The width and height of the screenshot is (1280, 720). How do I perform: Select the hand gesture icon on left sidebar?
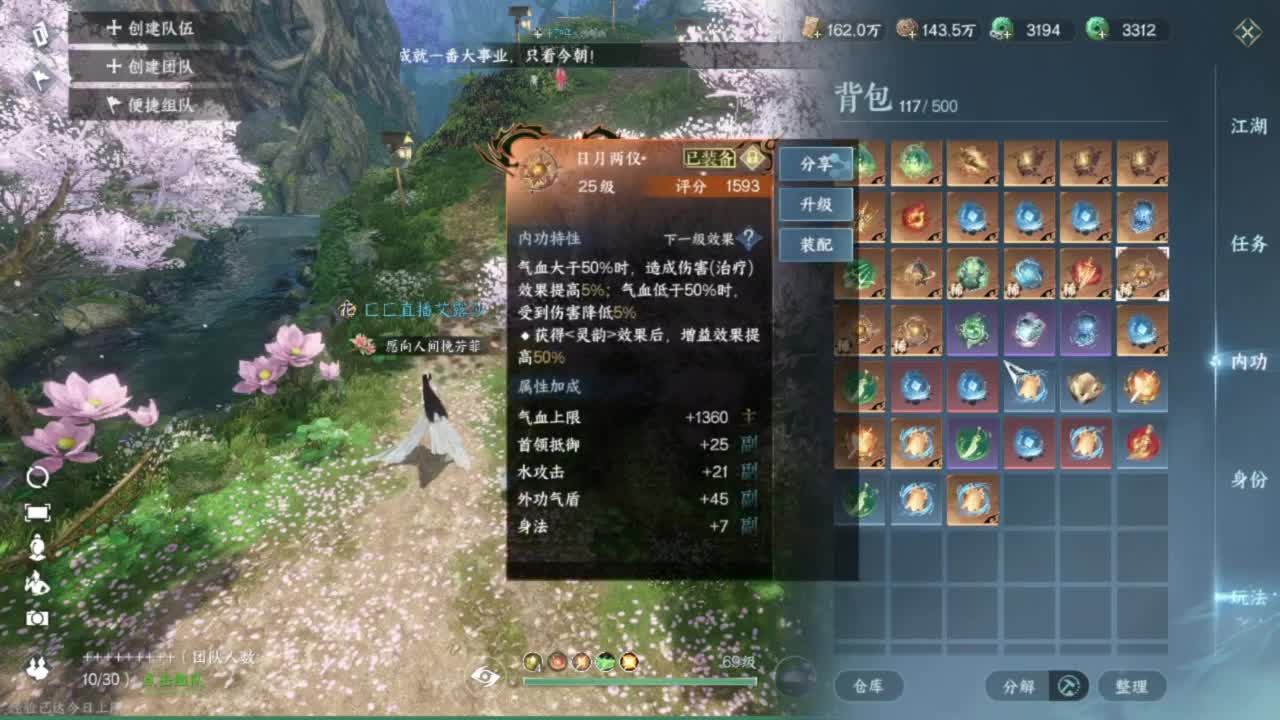[36, 585]
